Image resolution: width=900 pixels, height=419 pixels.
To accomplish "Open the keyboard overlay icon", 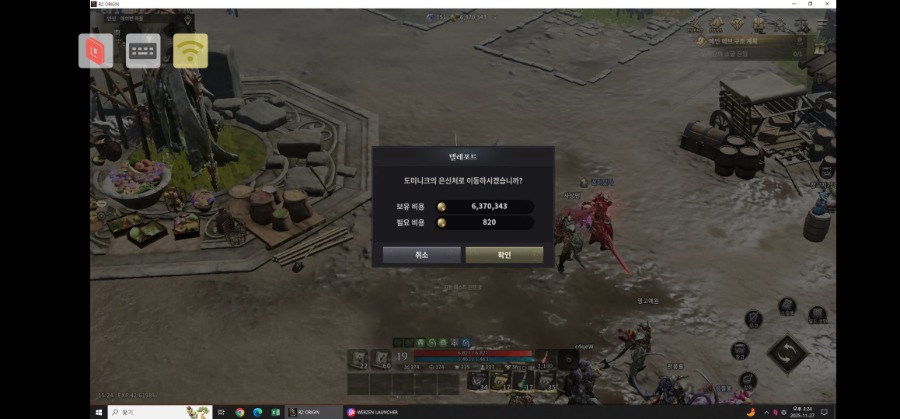I will 143,50.
